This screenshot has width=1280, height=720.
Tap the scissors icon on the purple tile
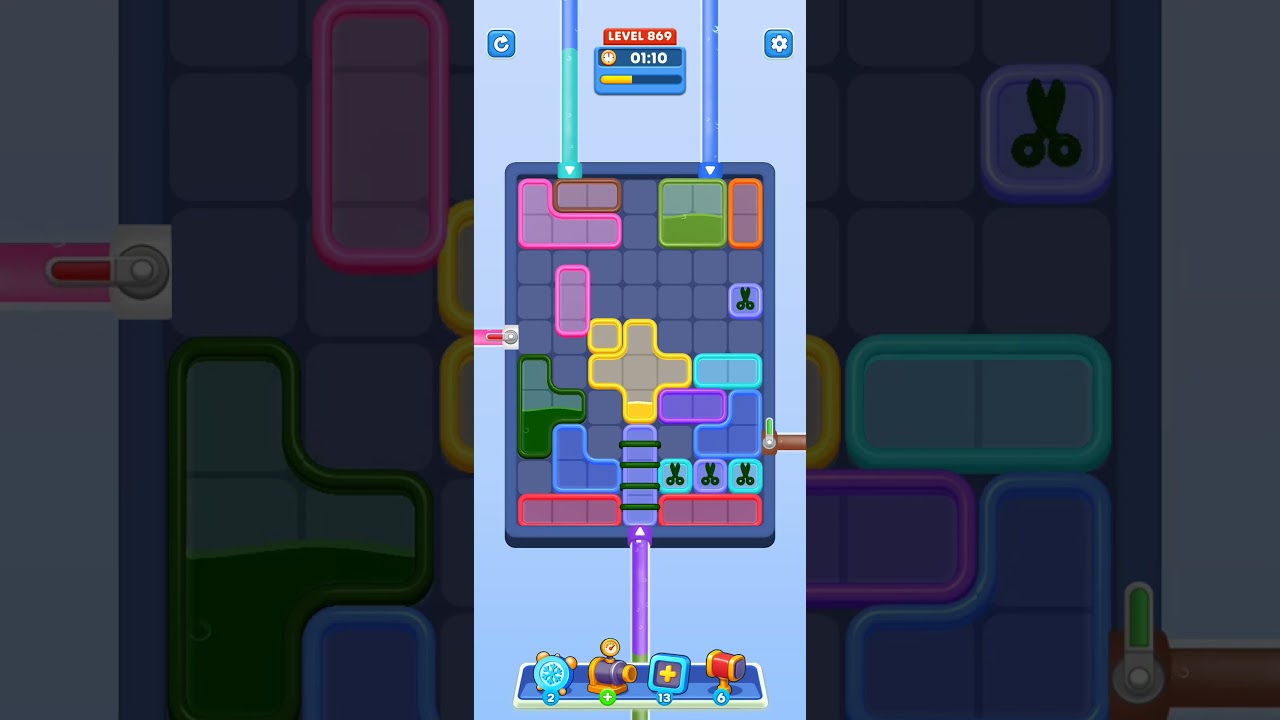click(745, 300)
